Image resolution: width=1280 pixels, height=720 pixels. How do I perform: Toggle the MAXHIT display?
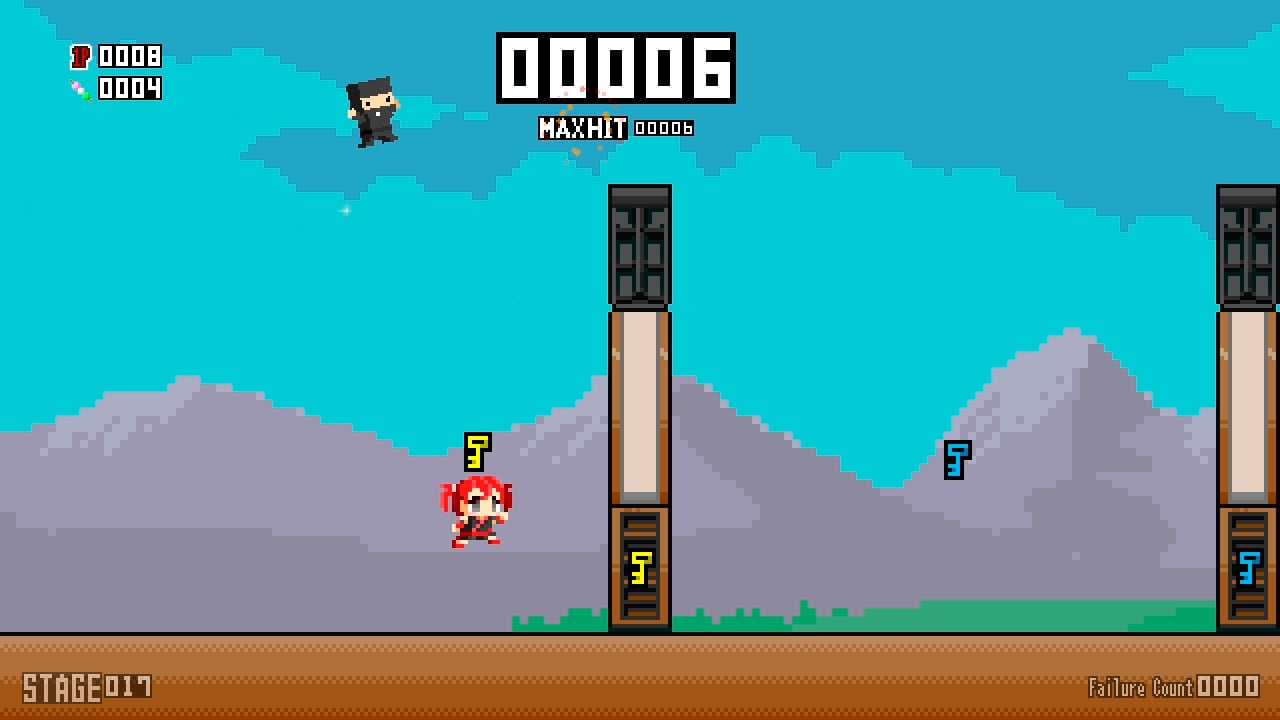[583, 128]
